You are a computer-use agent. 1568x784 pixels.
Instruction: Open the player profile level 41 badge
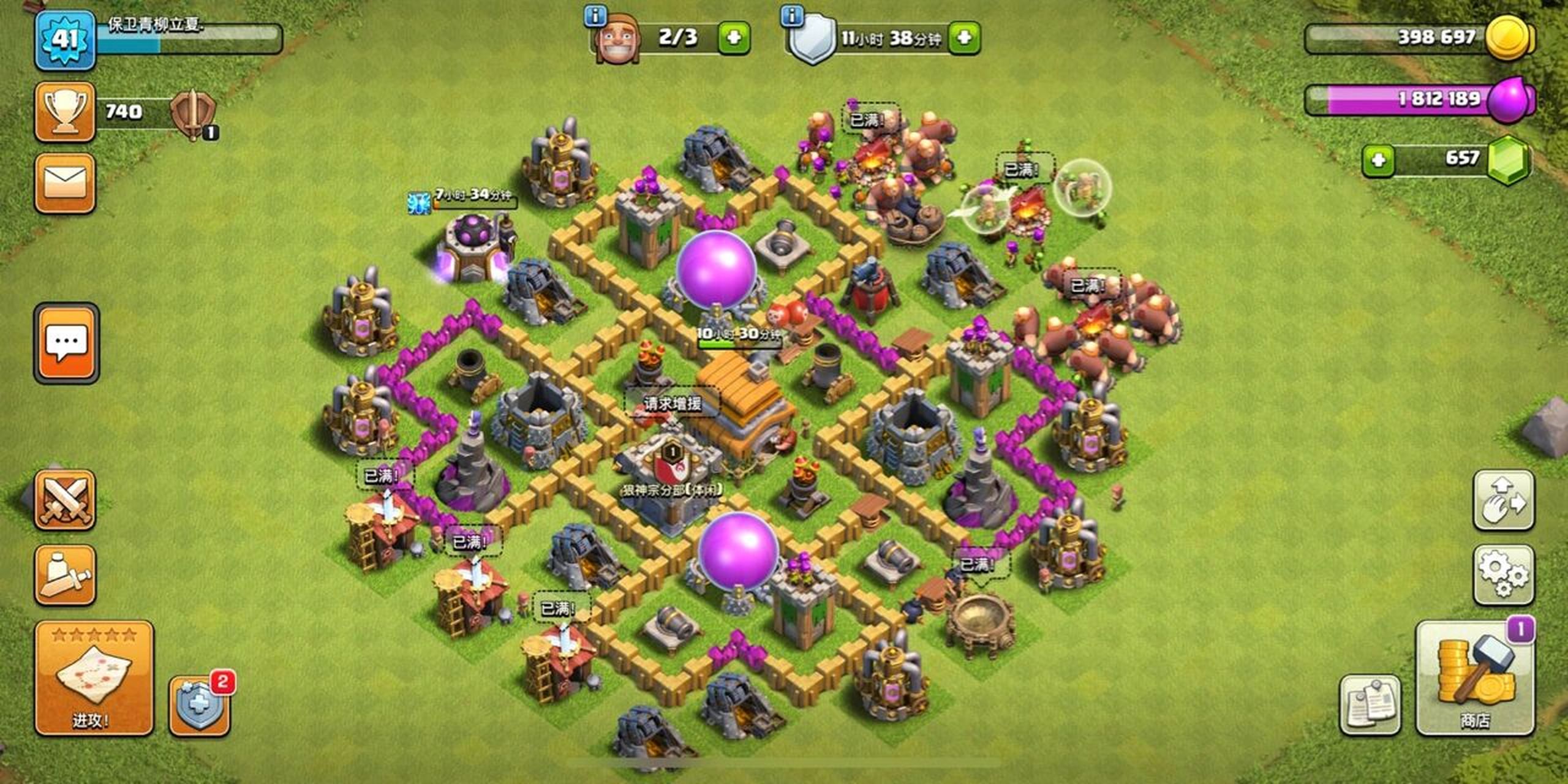point(65,40)
